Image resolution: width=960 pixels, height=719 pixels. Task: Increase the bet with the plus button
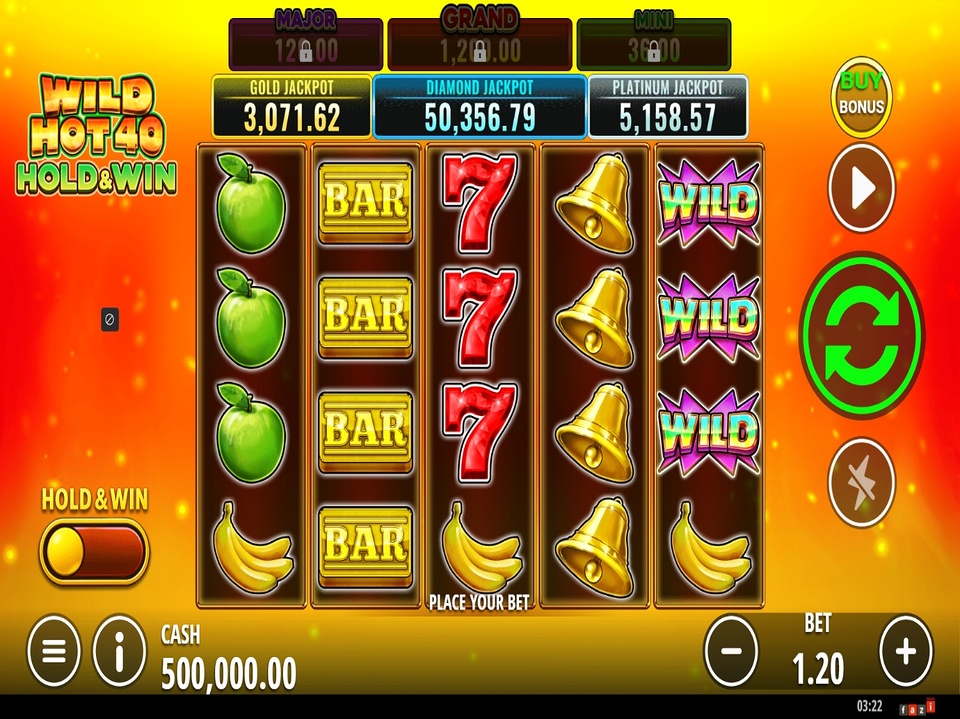(x=905, y=651)
